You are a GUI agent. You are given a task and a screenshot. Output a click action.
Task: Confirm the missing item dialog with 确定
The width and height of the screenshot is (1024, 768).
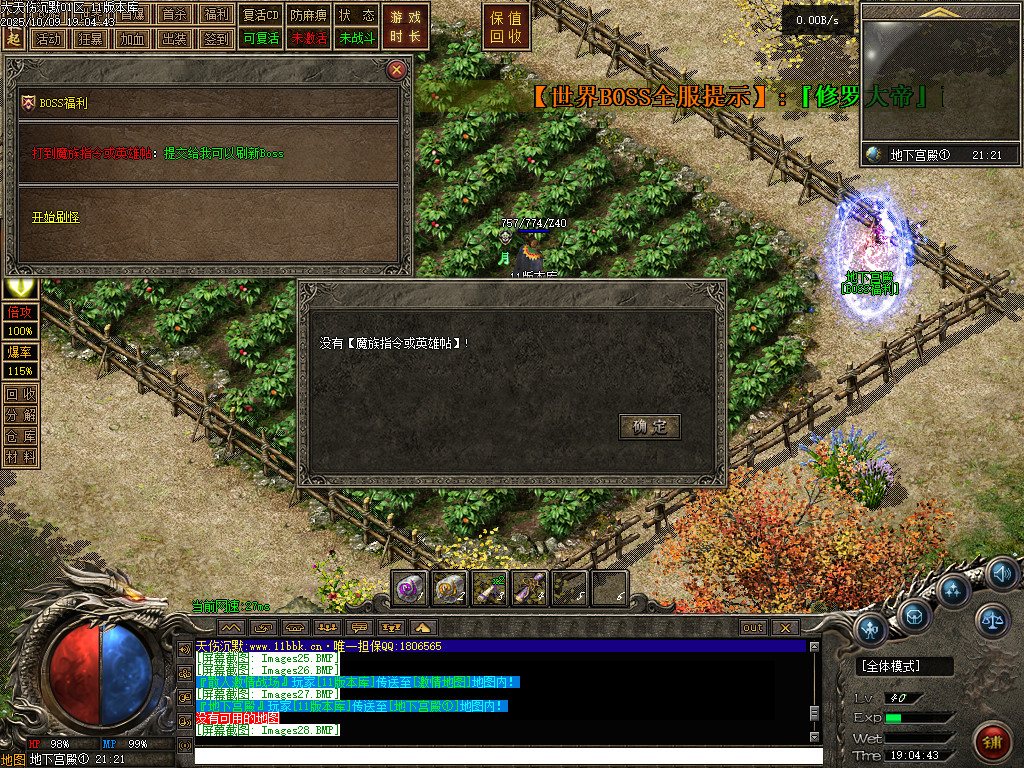tap(650, 427)
